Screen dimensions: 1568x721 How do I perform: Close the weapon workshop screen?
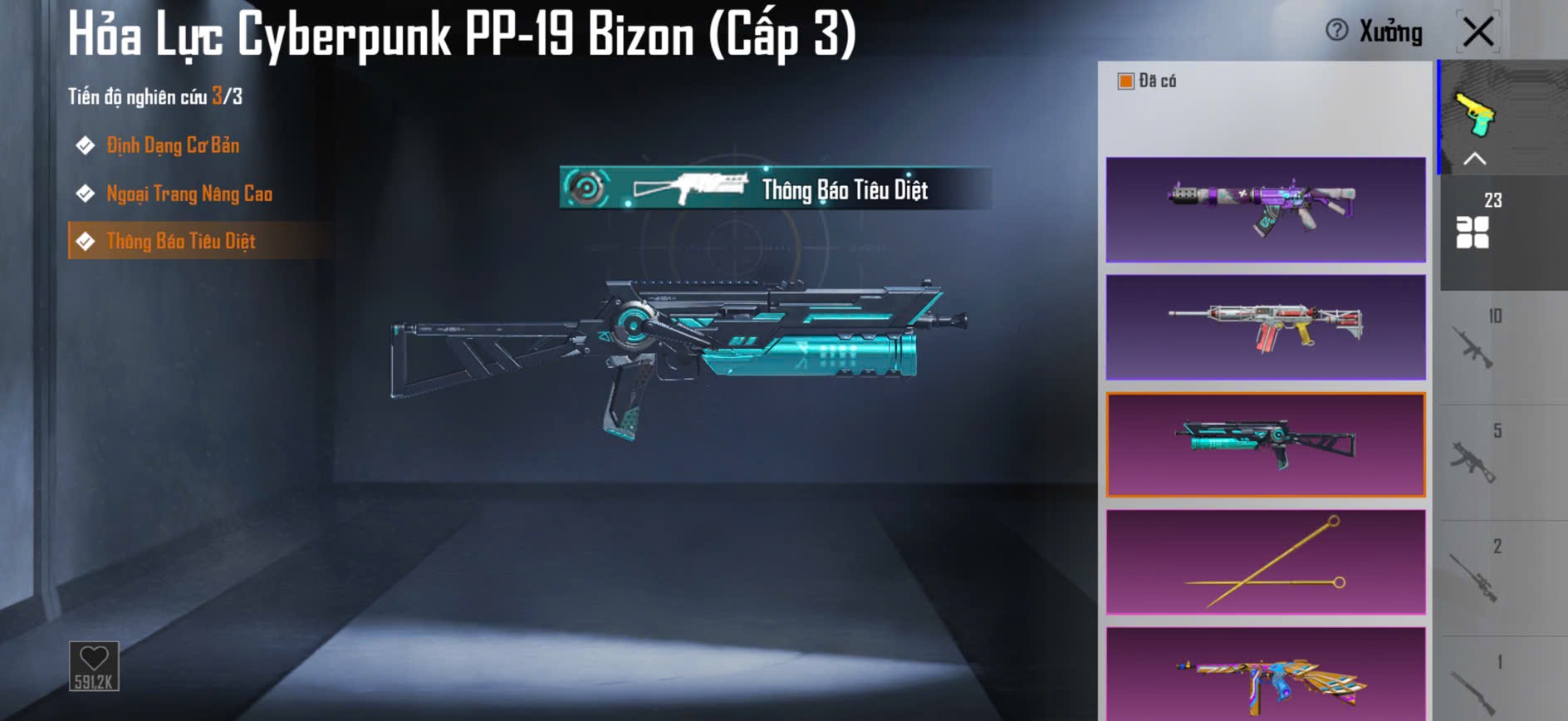point(1478,32)
